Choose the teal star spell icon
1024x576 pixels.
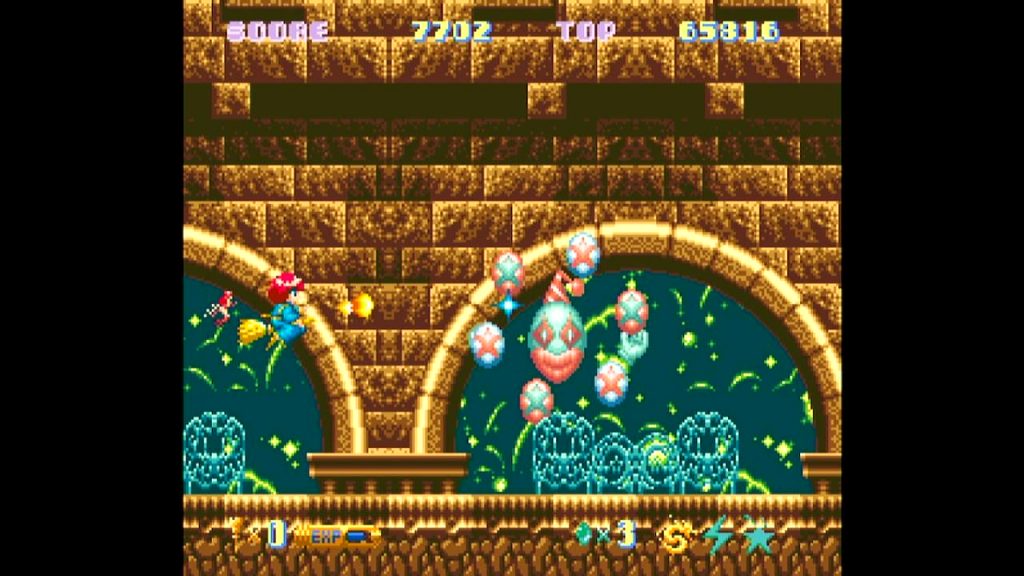(759, 537)
